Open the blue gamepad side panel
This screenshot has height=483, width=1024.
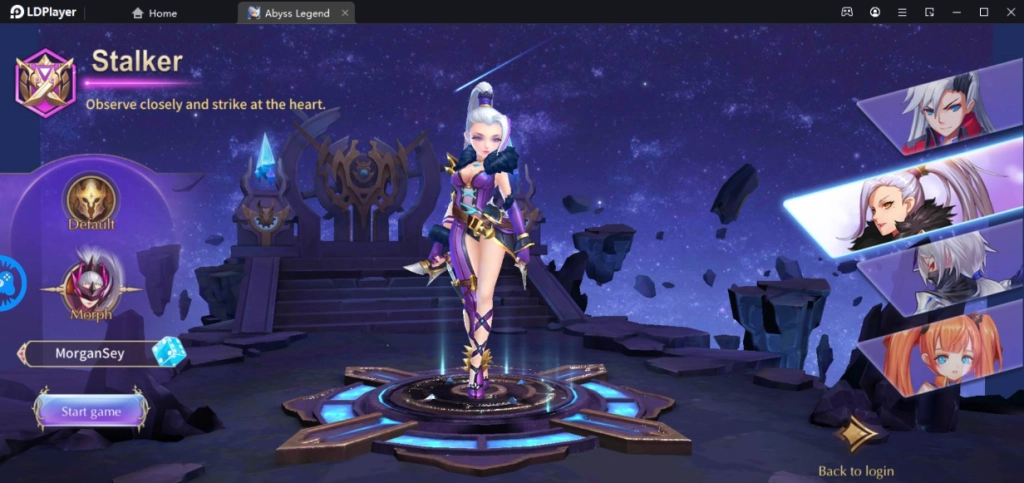tap(8, 283)
